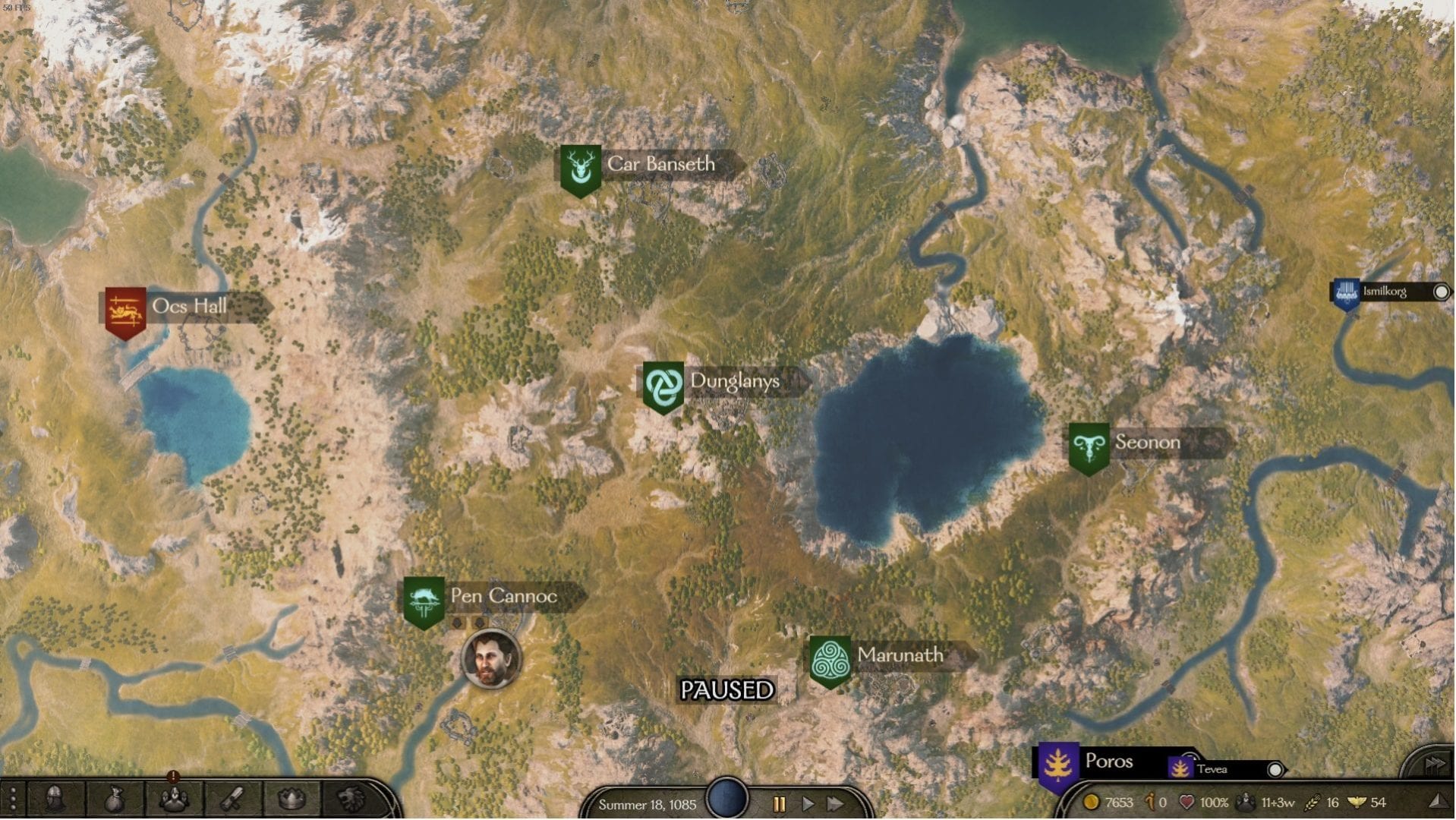Screen dimensions: 1456x820
Task: Open the clan screen crown icon
Action: point(292,799)
